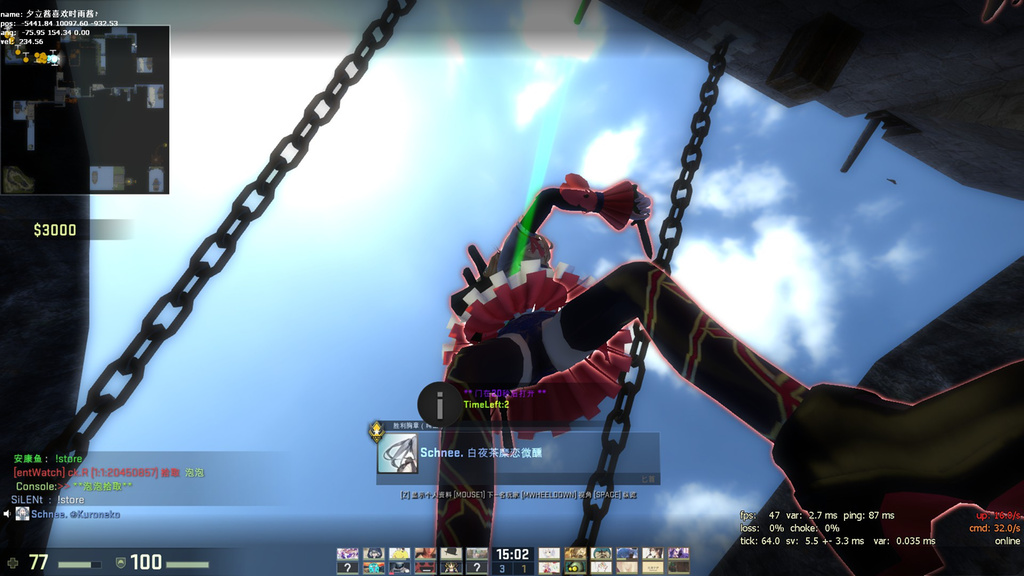This screenshot has width=1024, height=576.
Task: Click the circular info icon
Action: 439,405
